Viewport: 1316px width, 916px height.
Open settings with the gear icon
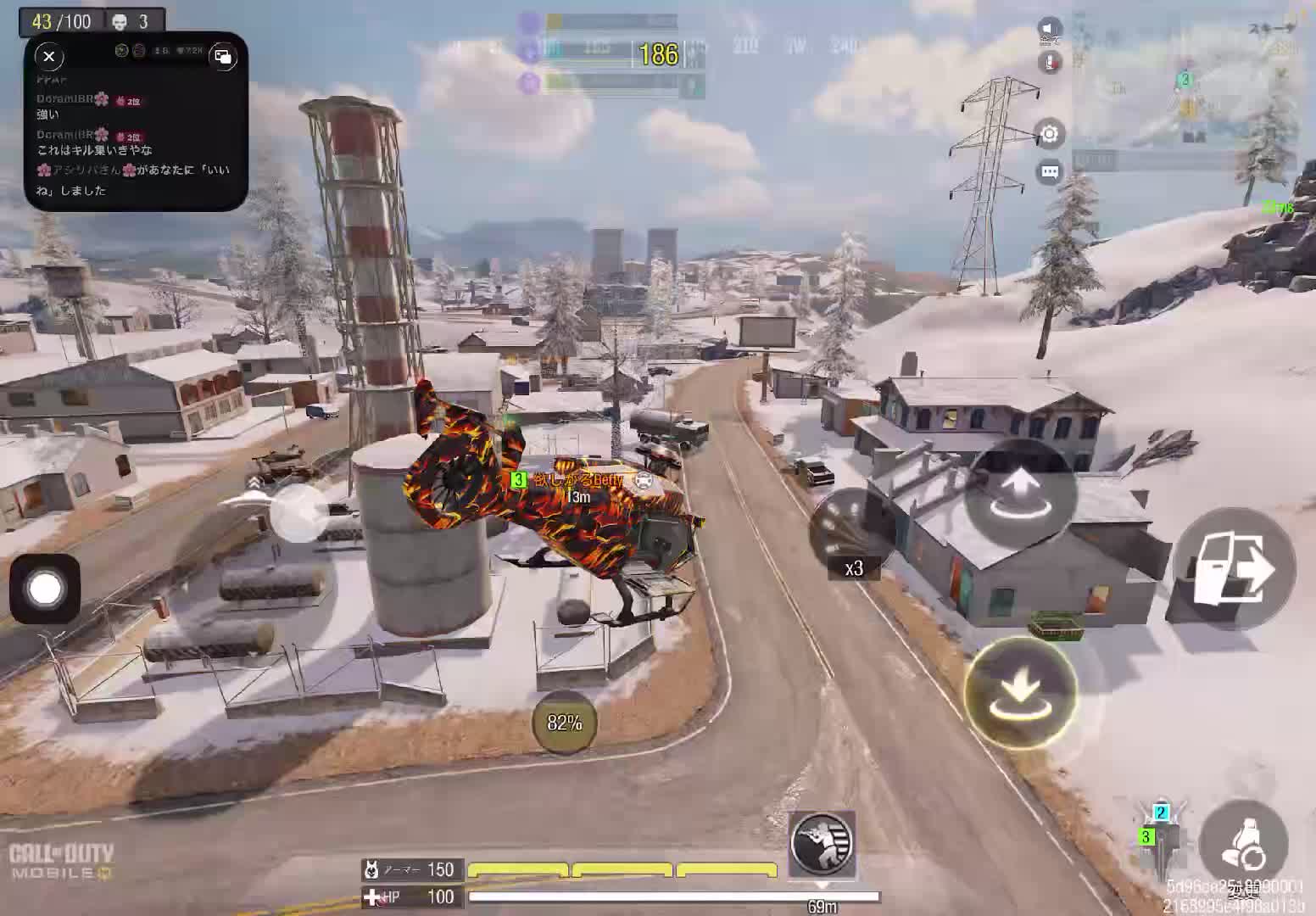(x=1050, y=134)
